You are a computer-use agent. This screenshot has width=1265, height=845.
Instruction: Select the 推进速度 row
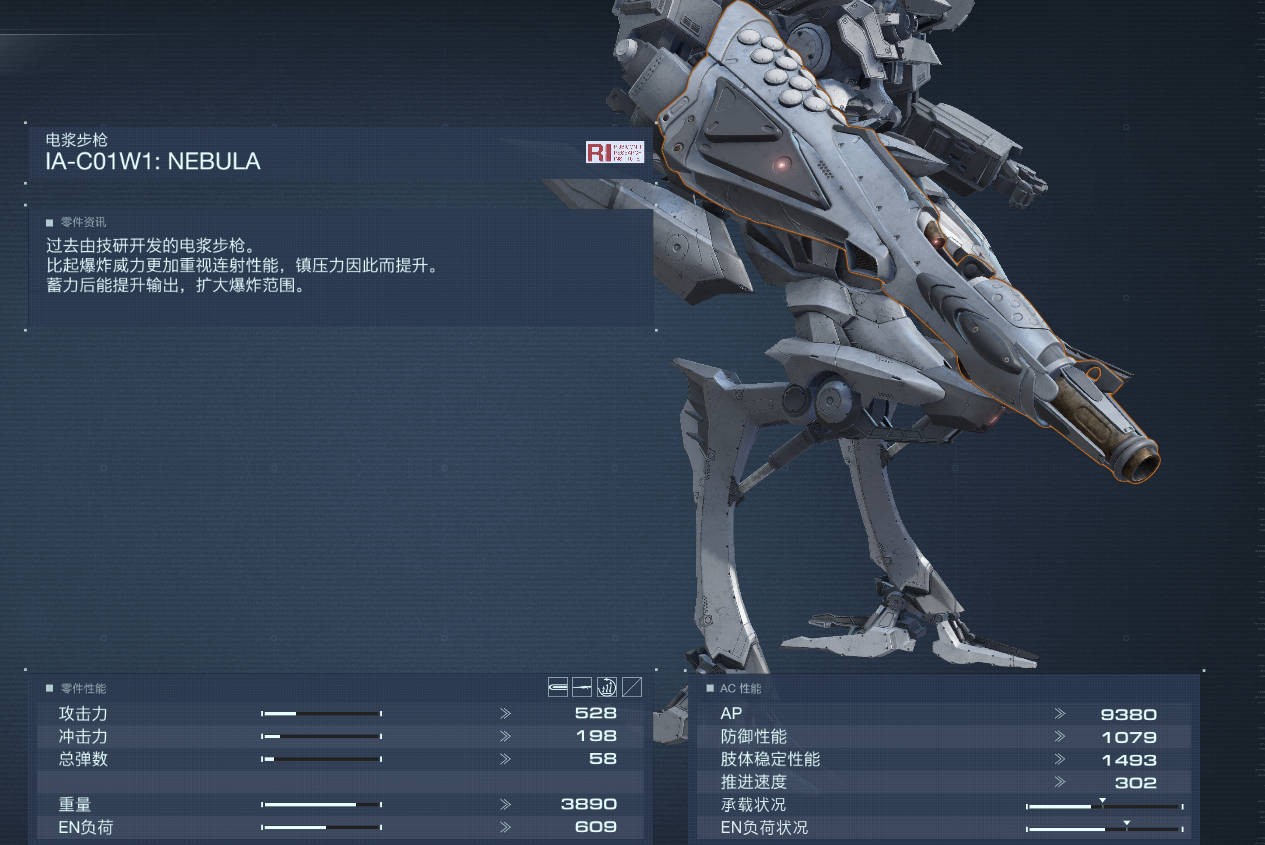940,782
